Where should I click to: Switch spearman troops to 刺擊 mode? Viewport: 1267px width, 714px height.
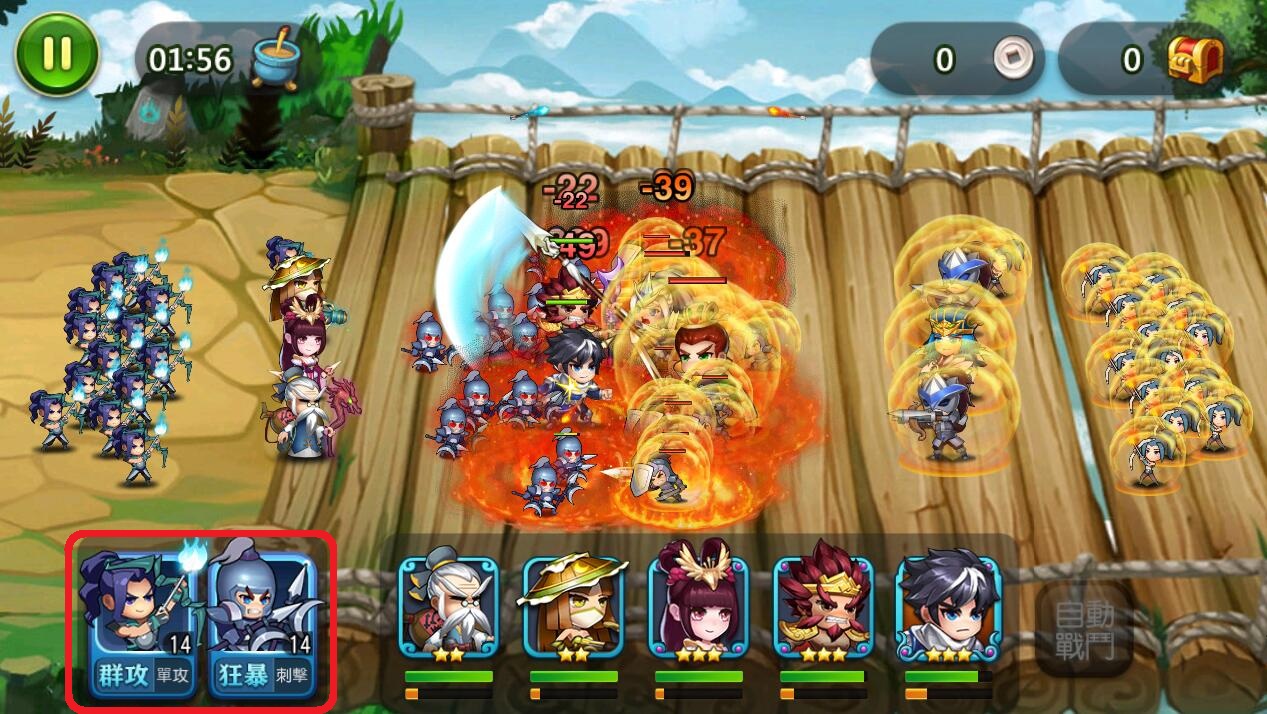click(295, 676)
